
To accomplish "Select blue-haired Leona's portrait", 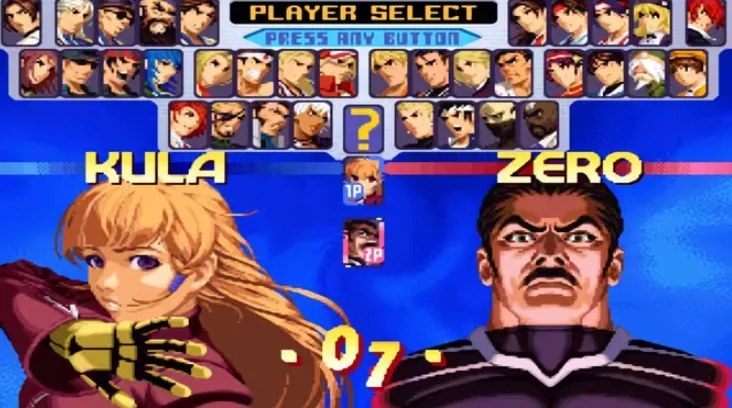I will (x=162, y=72).
